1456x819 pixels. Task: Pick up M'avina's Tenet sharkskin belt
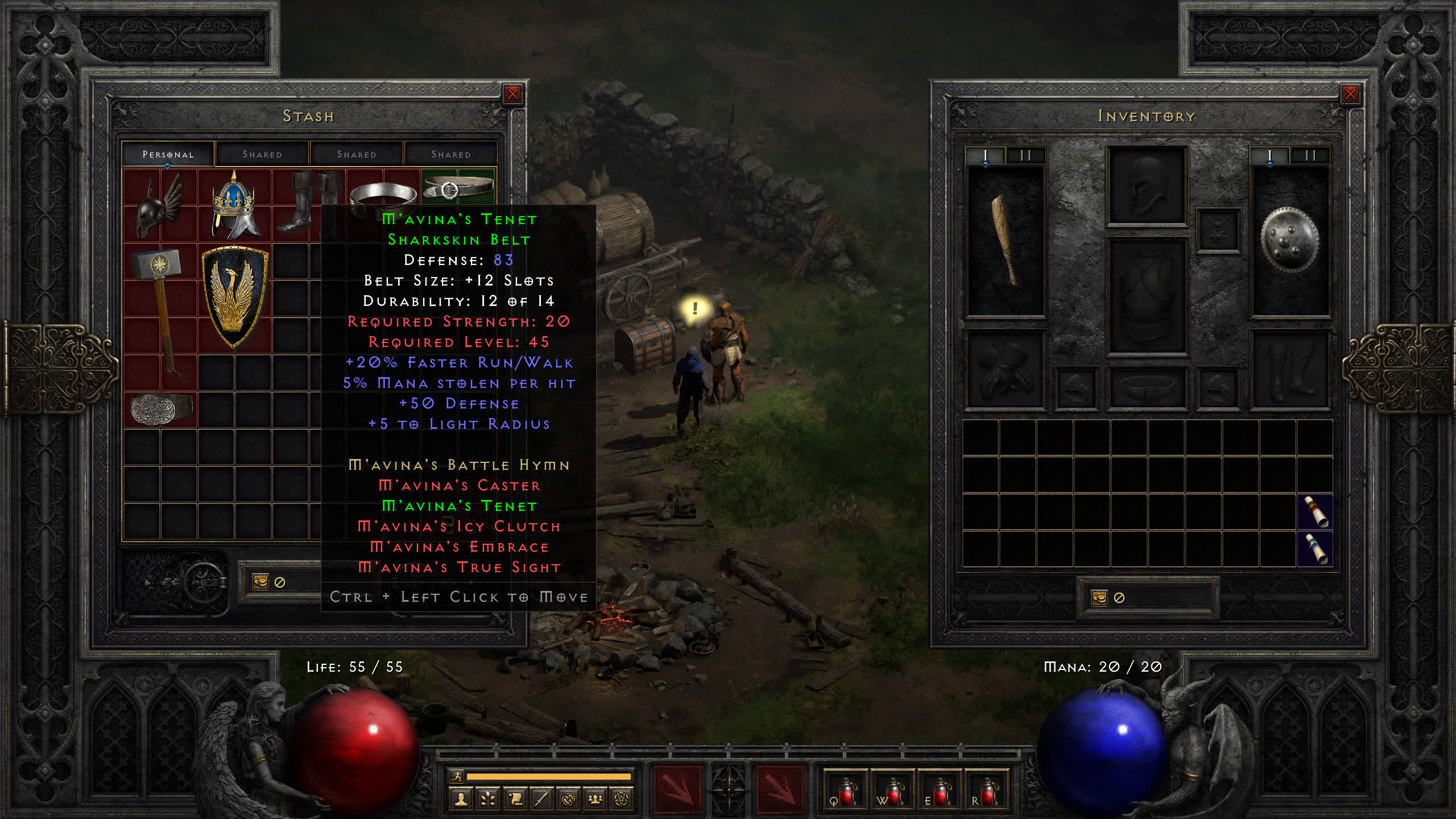click(458, 187)
